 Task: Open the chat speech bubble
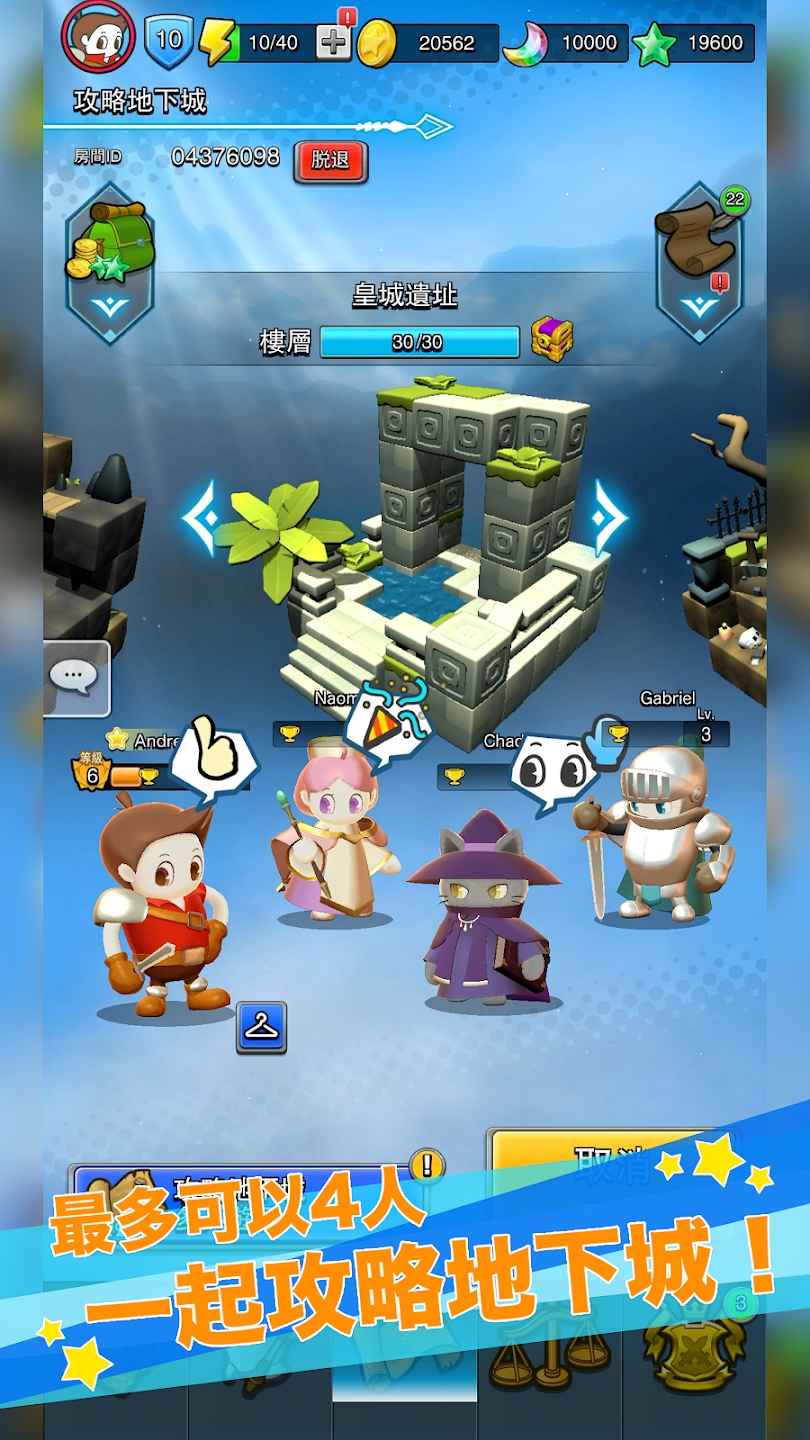point(76,679)
